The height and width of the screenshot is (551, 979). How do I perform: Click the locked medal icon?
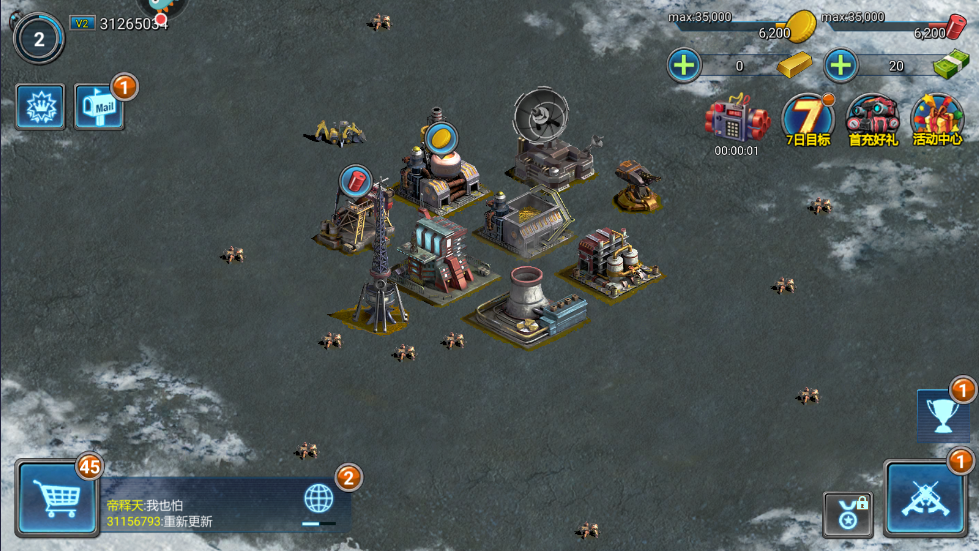click(x=847, y=513)
